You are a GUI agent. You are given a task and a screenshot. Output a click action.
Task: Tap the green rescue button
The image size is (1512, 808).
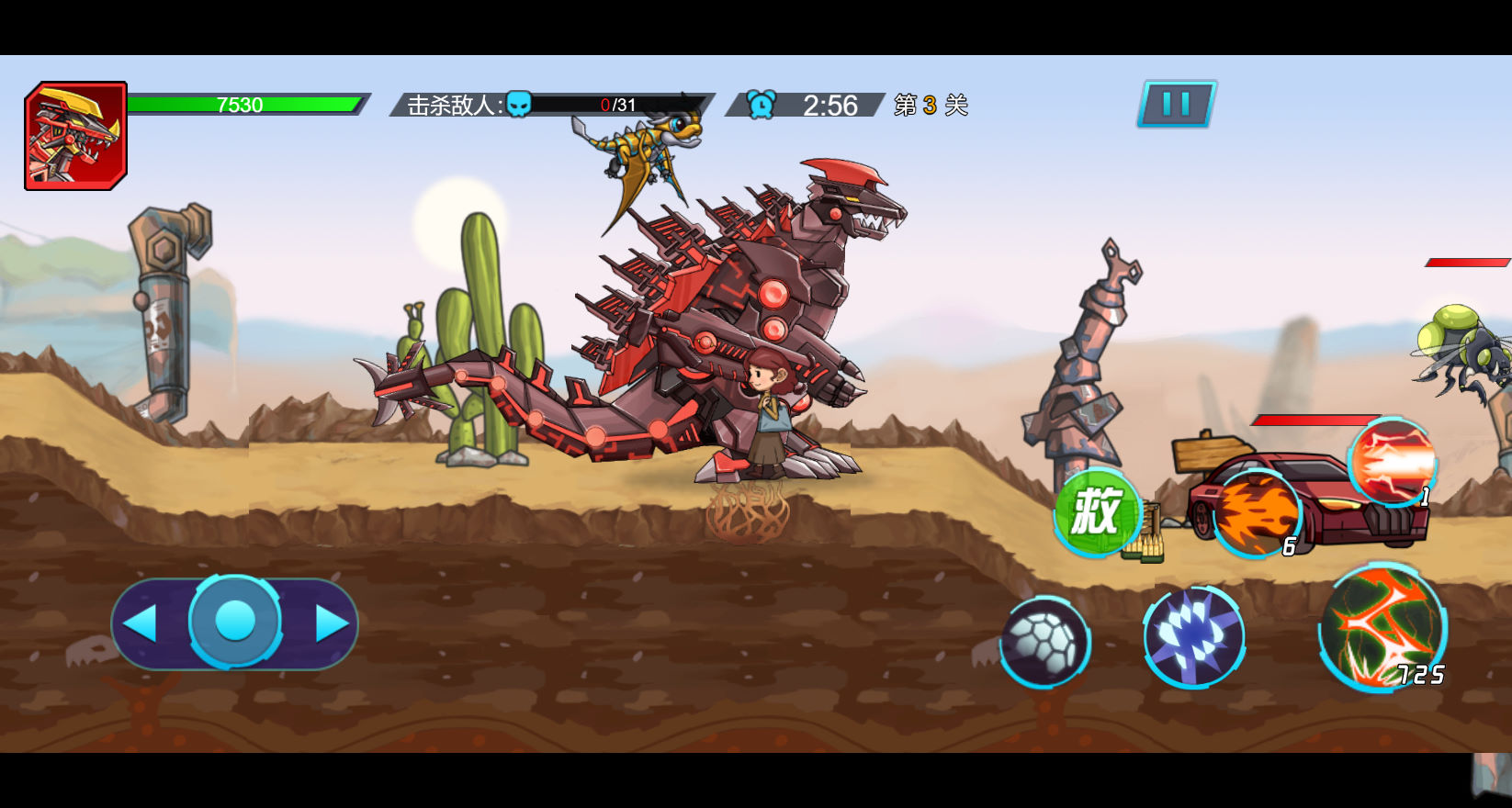1096,511
